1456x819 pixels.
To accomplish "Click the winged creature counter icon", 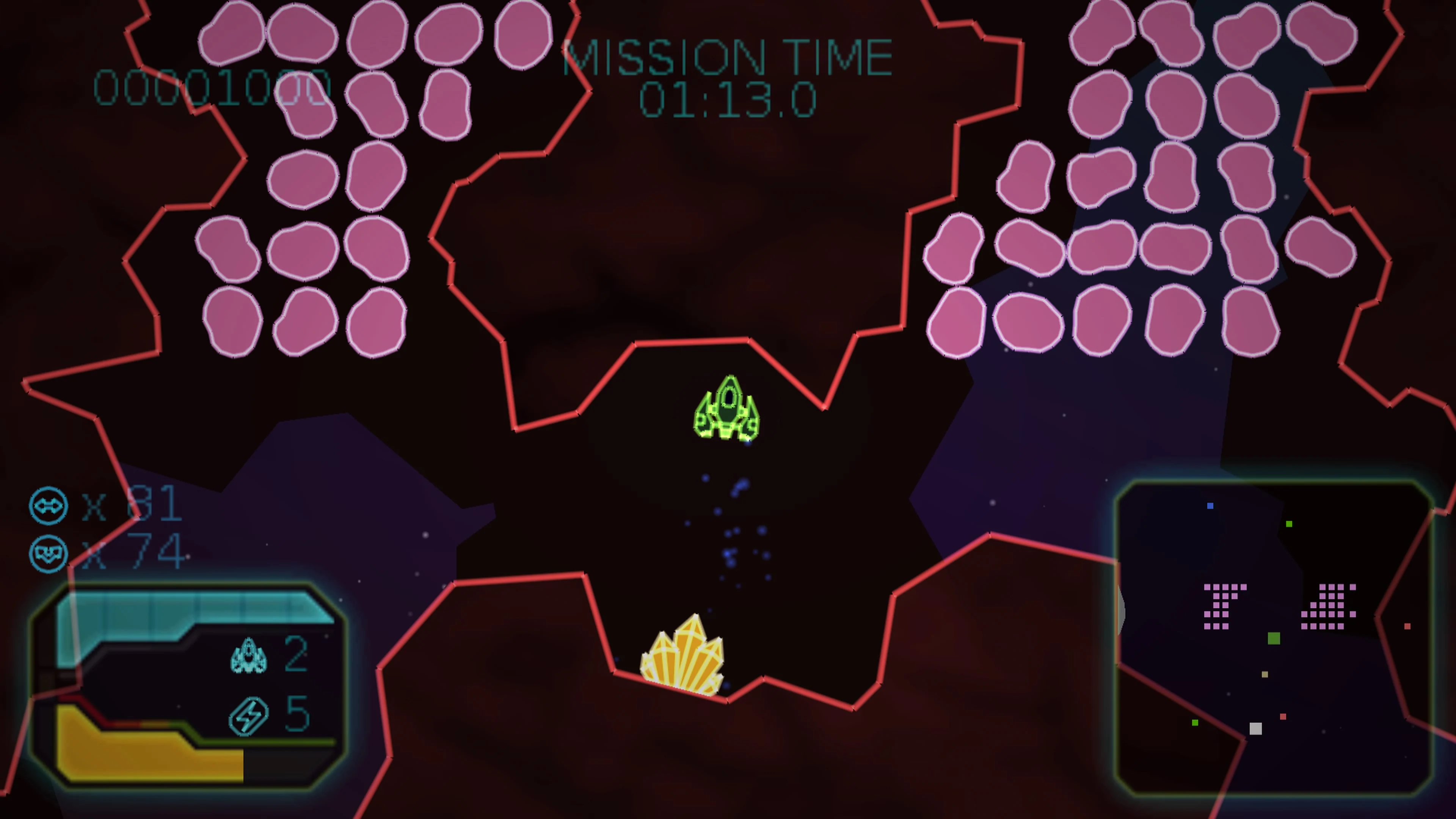I will 49,553.
